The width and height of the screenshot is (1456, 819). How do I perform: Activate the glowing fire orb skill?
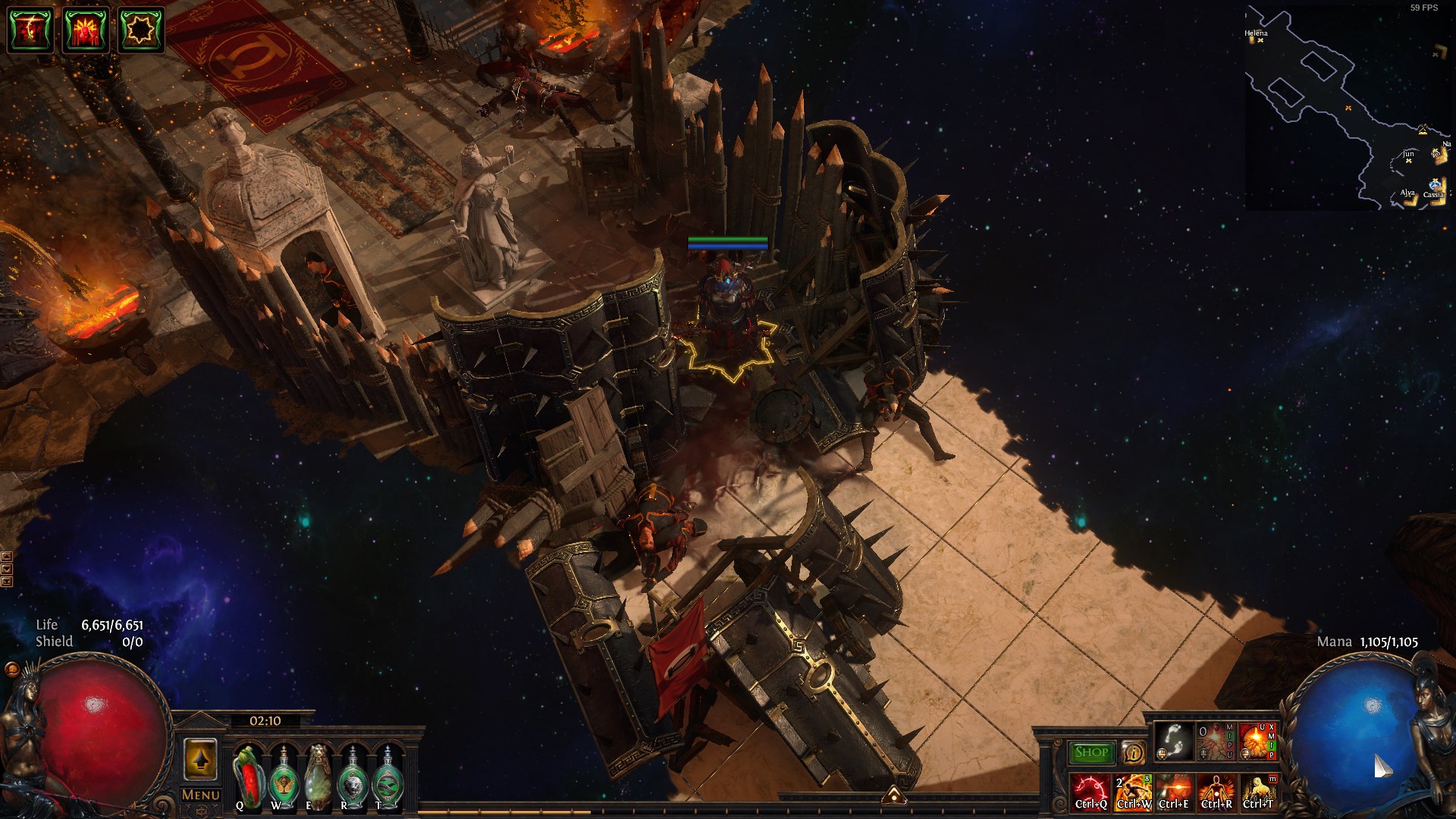(x=1174, y=792)
